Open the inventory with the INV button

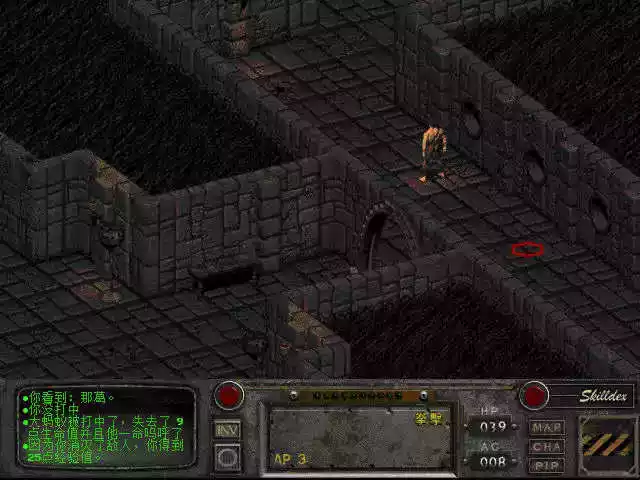[x=228, y=429]
